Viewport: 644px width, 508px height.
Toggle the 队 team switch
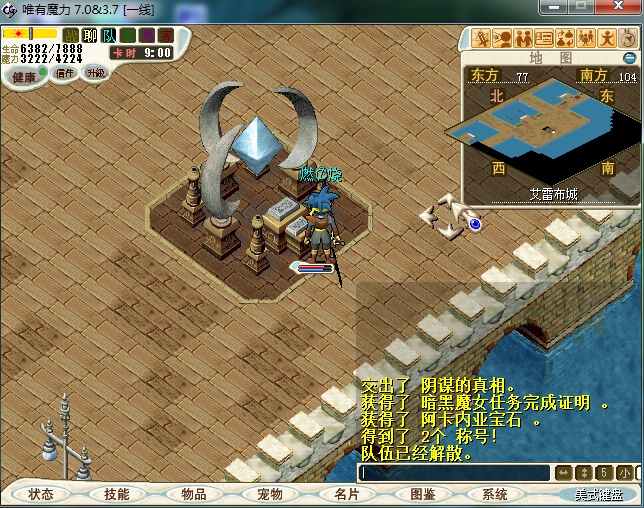pos(109,36)
